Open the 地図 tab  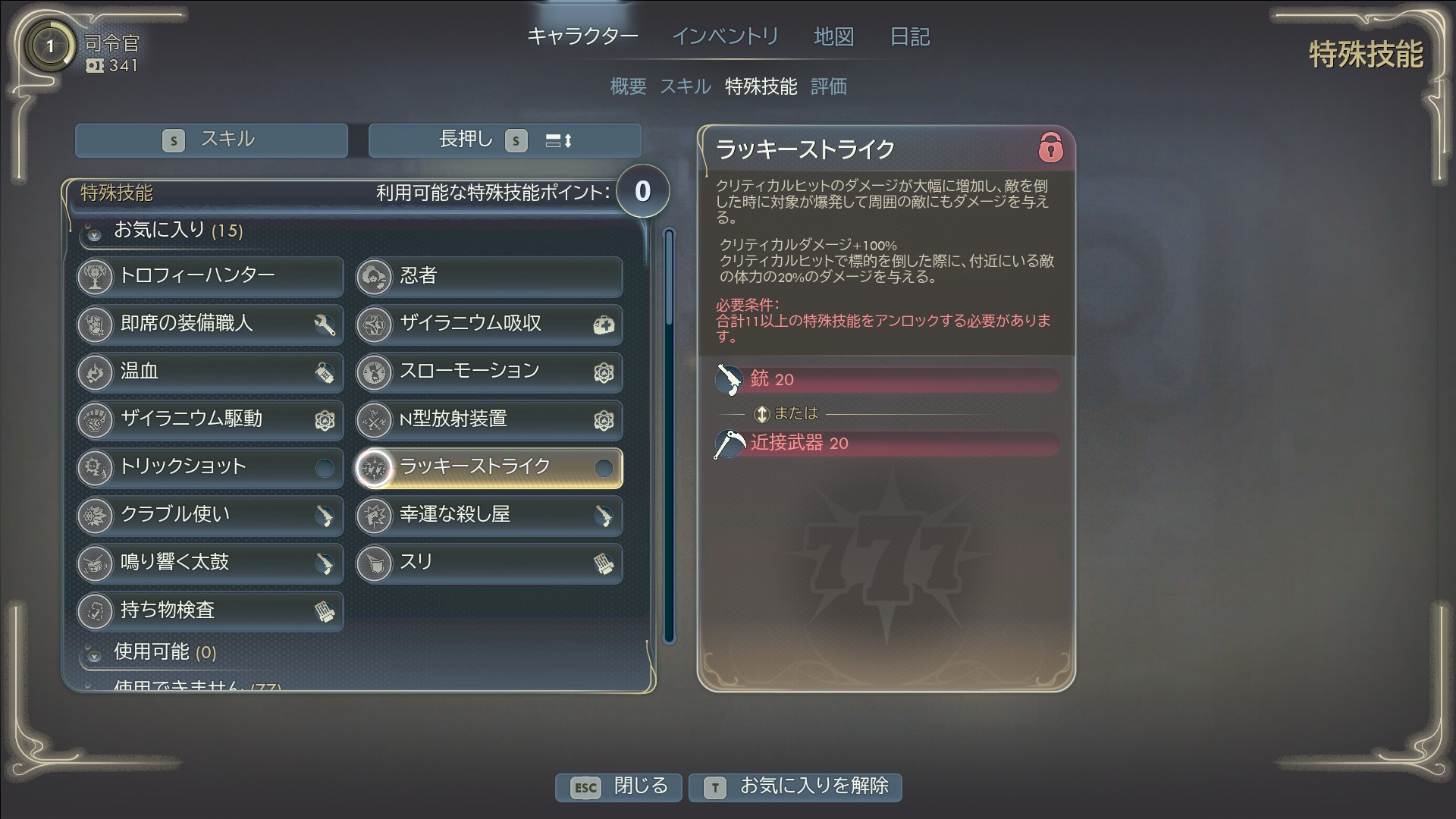coord(833,36)
